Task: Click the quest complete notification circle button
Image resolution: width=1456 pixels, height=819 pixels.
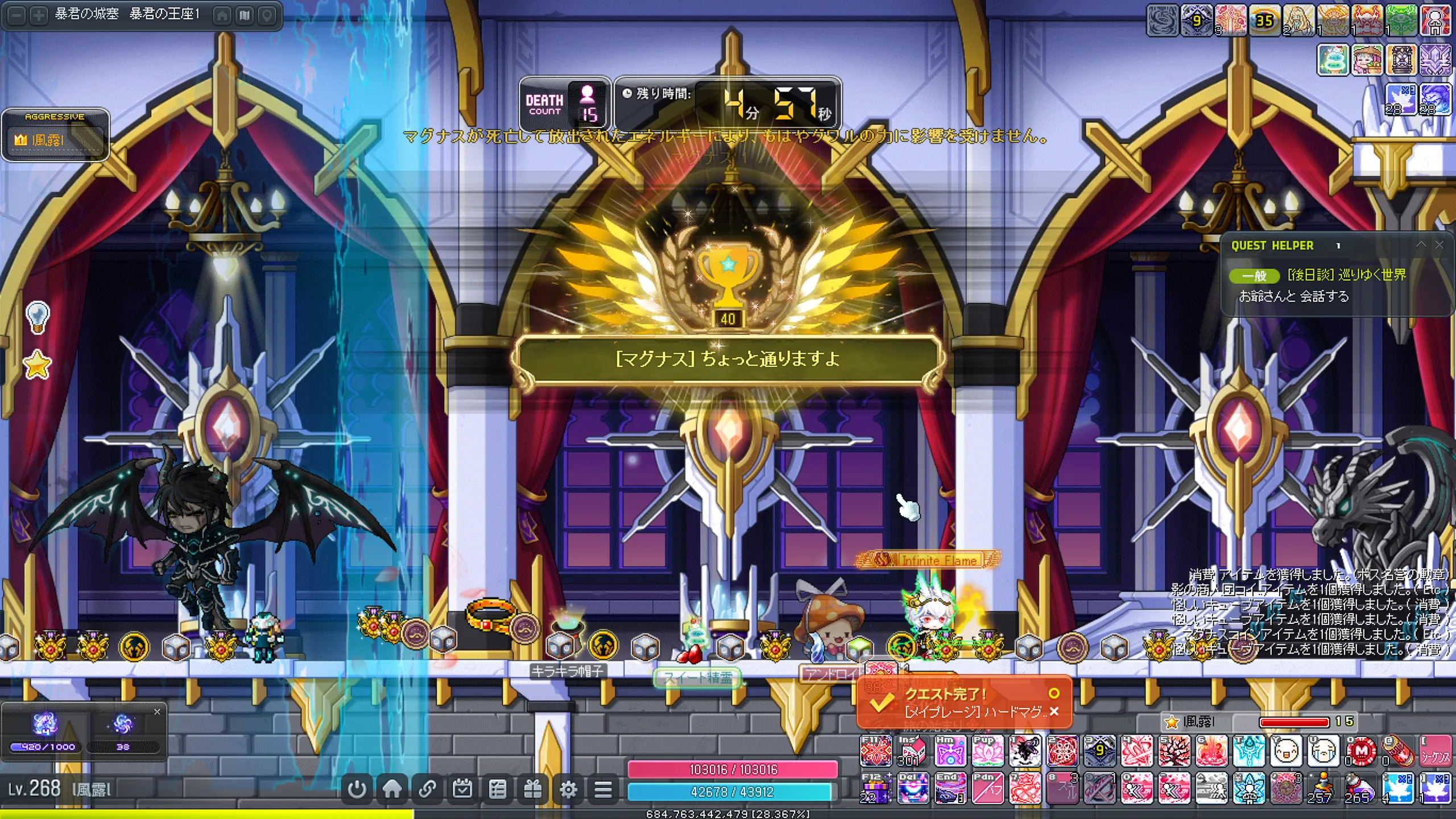Action: [1054, 693]
